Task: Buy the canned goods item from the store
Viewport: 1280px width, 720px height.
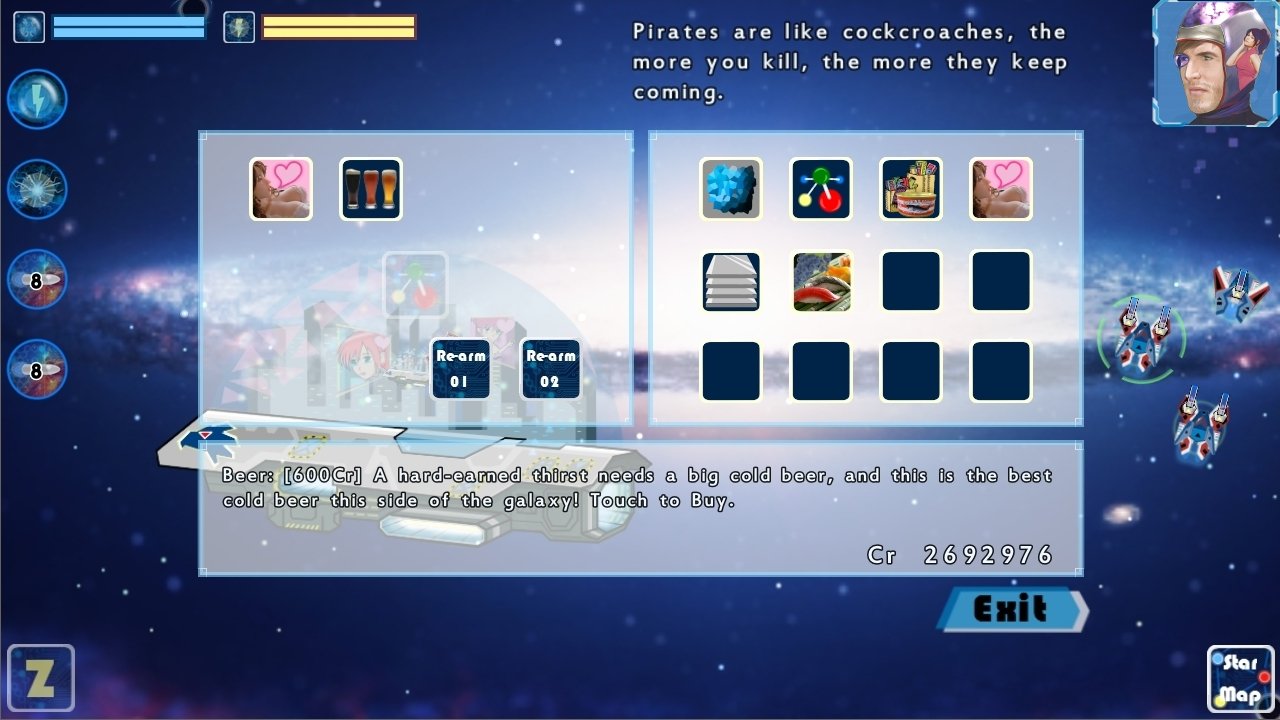Action: point(911,190)
